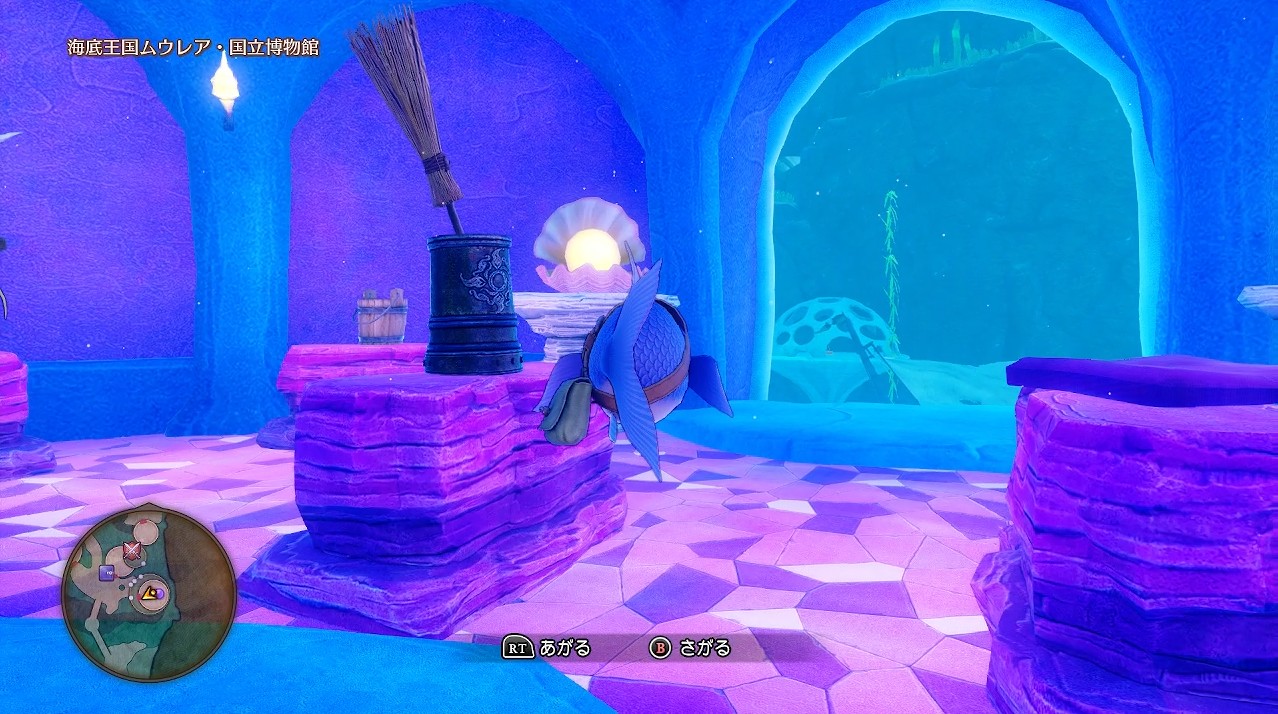Select the red crossed-swords shop marker on minimap
Viewport: 1278px width, 714px height.
tap(131, 551)
